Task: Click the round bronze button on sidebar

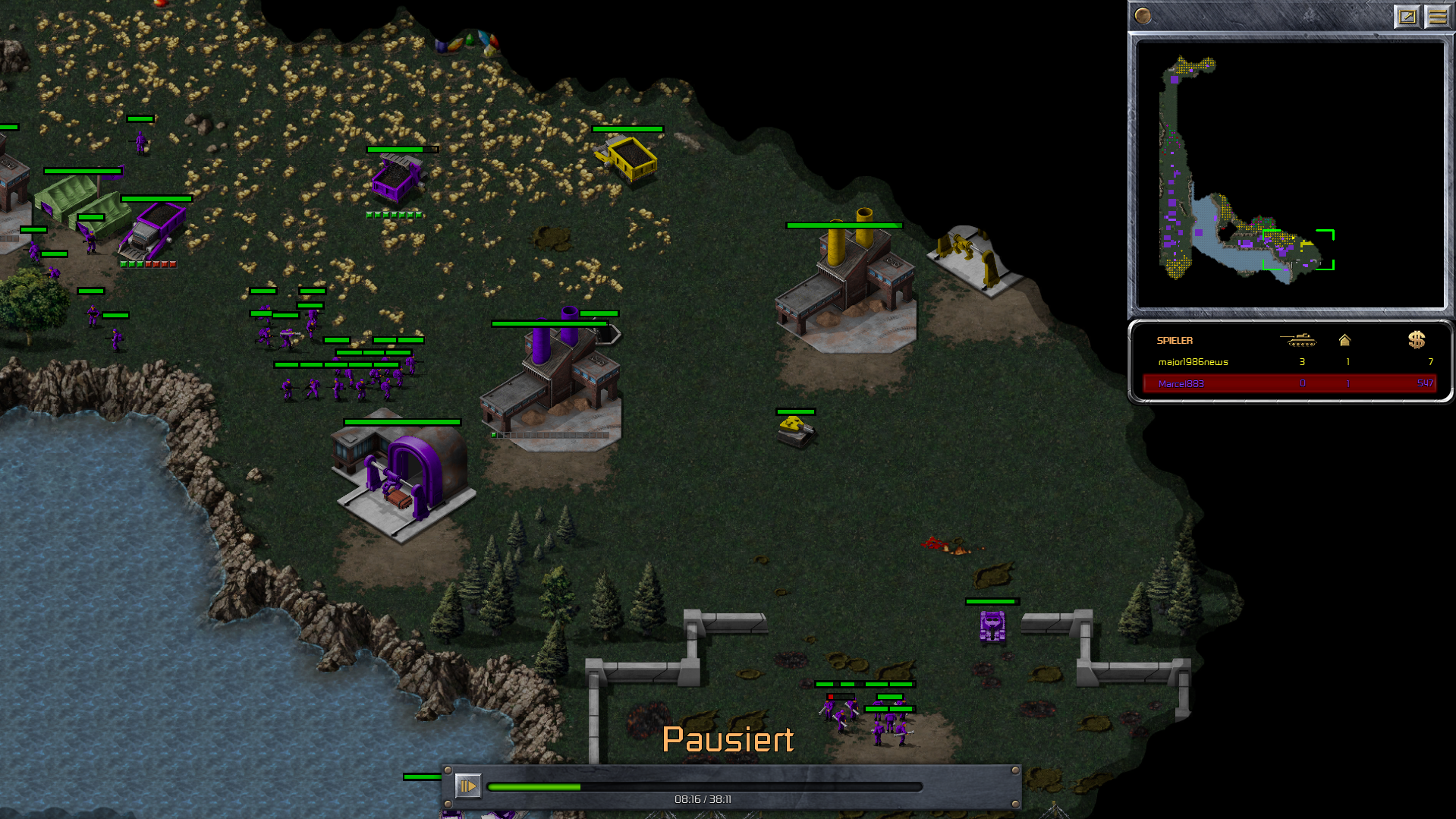Action: click(x=1143, y=15)
